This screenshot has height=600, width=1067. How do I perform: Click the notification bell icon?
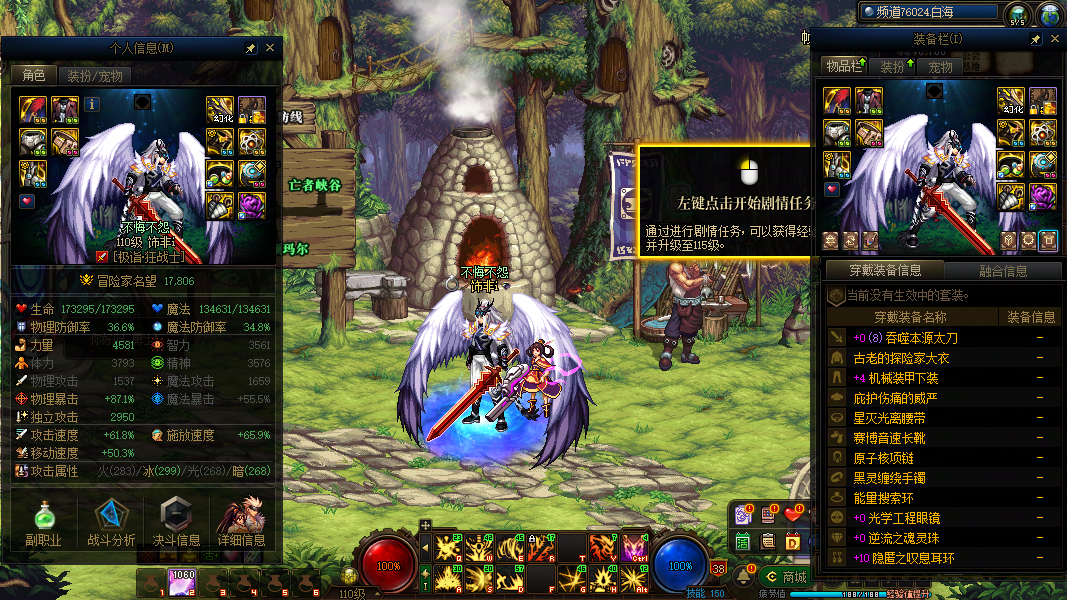[744, 577]
